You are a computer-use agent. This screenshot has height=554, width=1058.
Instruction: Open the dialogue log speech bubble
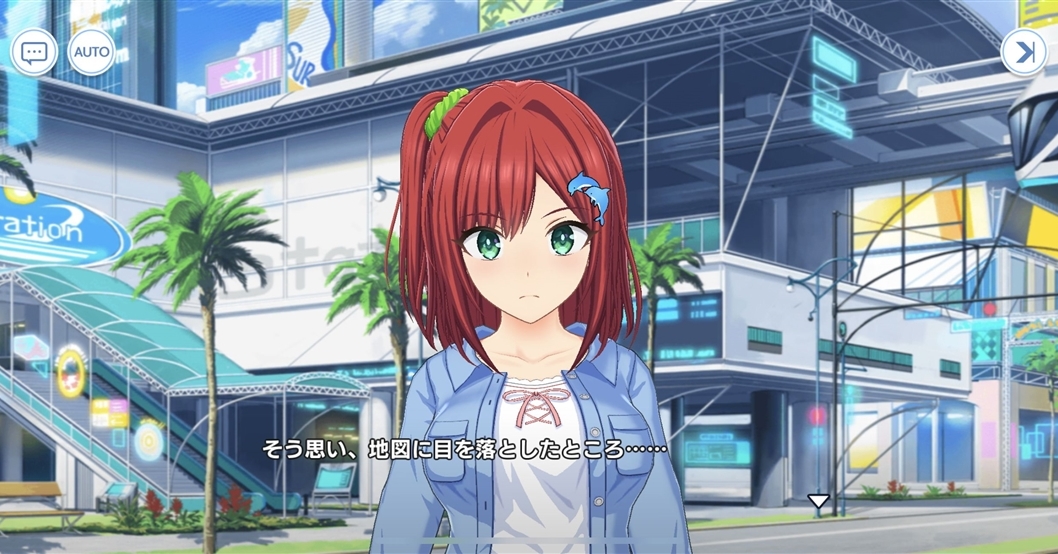(34, 51)
